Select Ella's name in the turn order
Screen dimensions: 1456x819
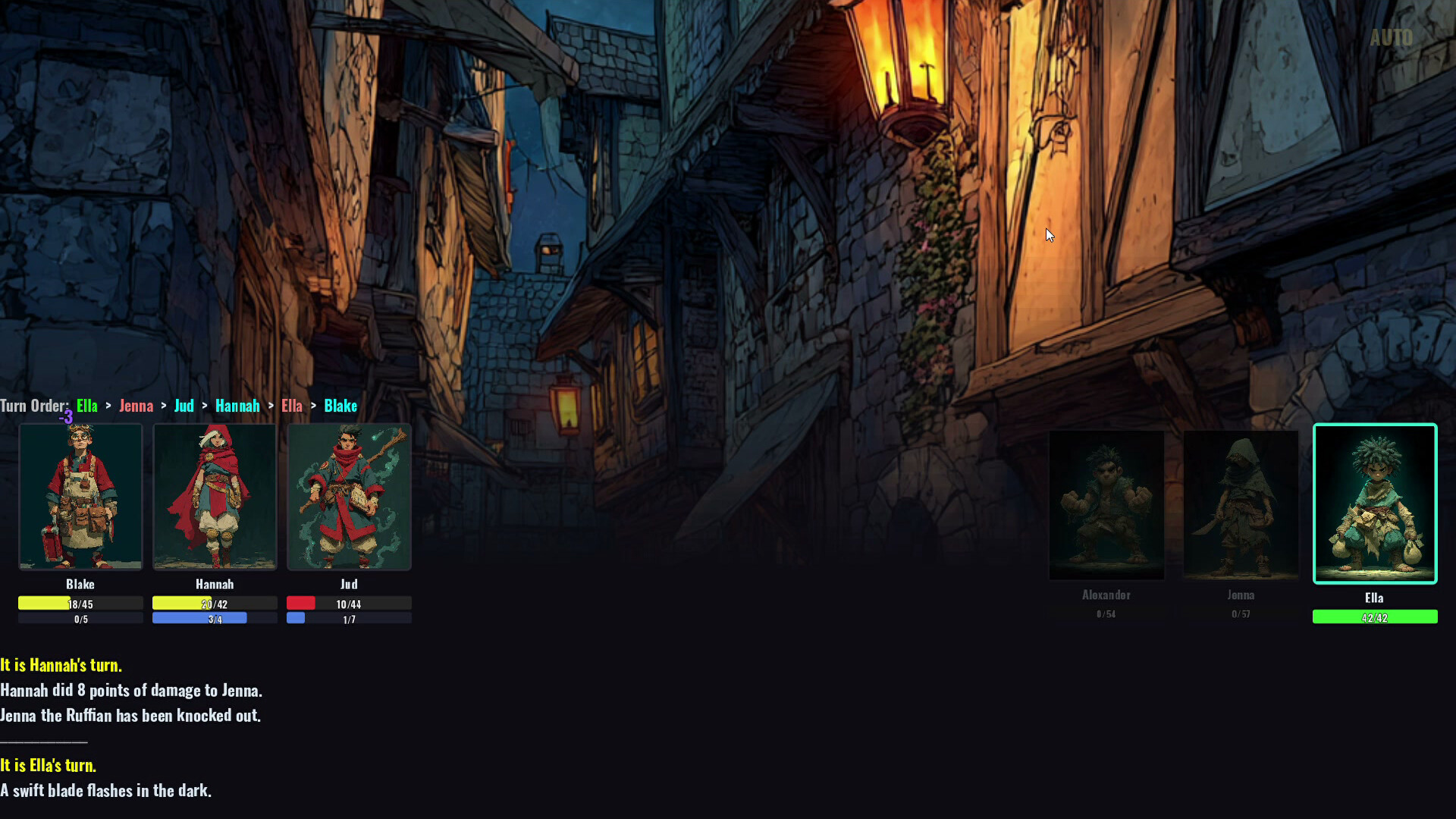(86, 406)
